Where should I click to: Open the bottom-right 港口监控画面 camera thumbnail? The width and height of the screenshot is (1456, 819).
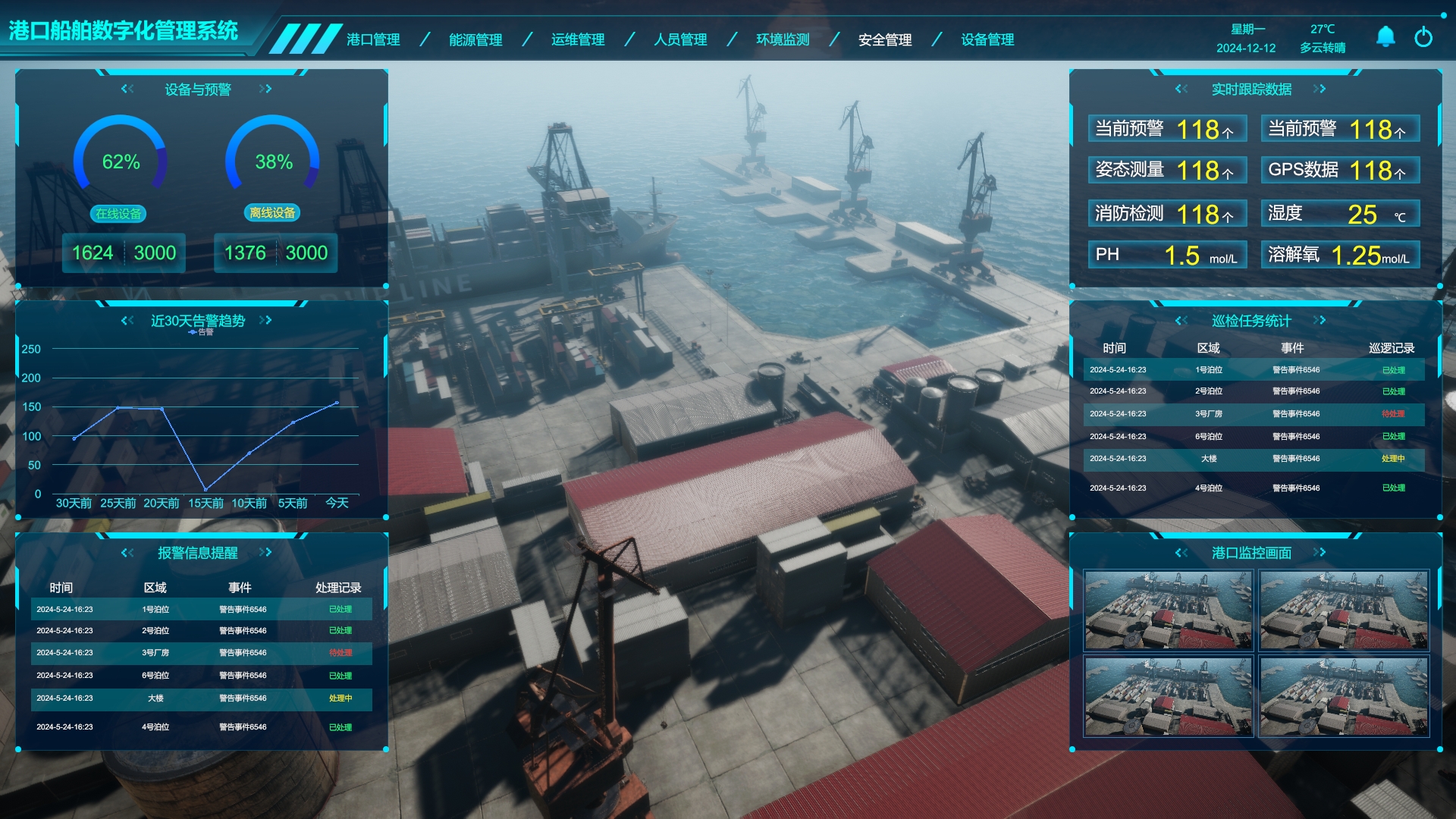[1344, 697]
